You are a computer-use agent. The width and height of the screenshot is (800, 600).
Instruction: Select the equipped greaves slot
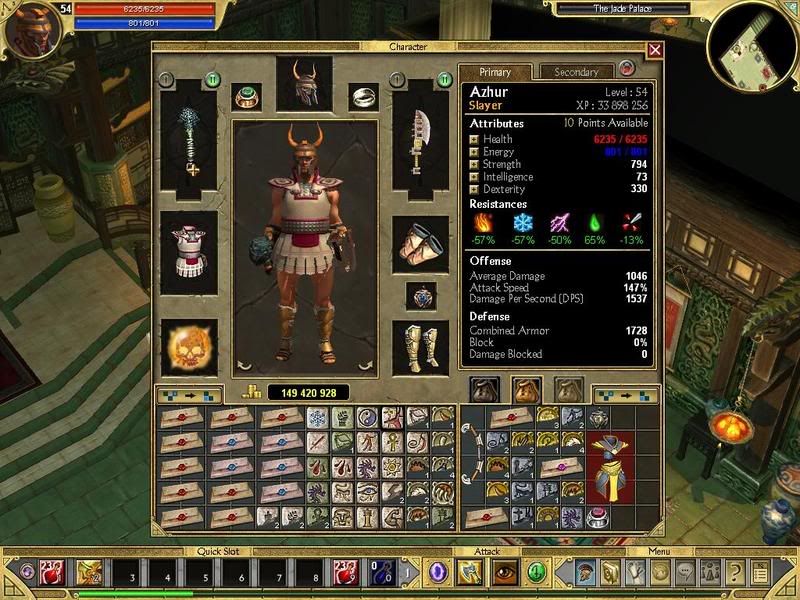pos(419,346)
